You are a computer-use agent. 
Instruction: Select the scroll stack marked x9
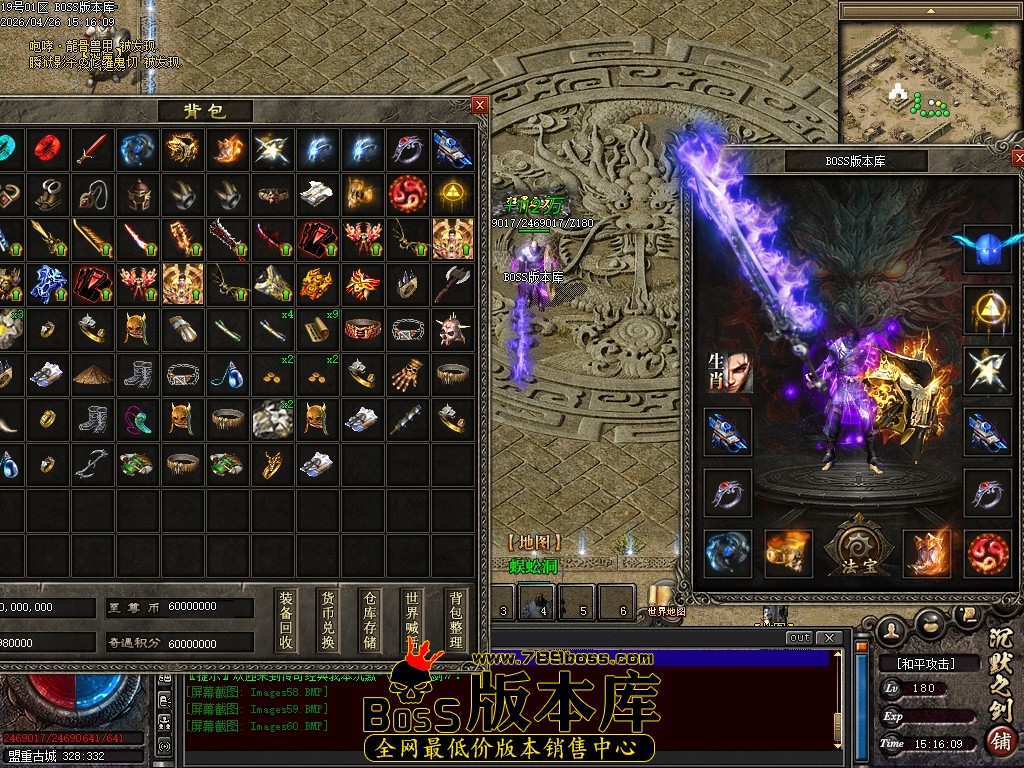tap(320, 328)
